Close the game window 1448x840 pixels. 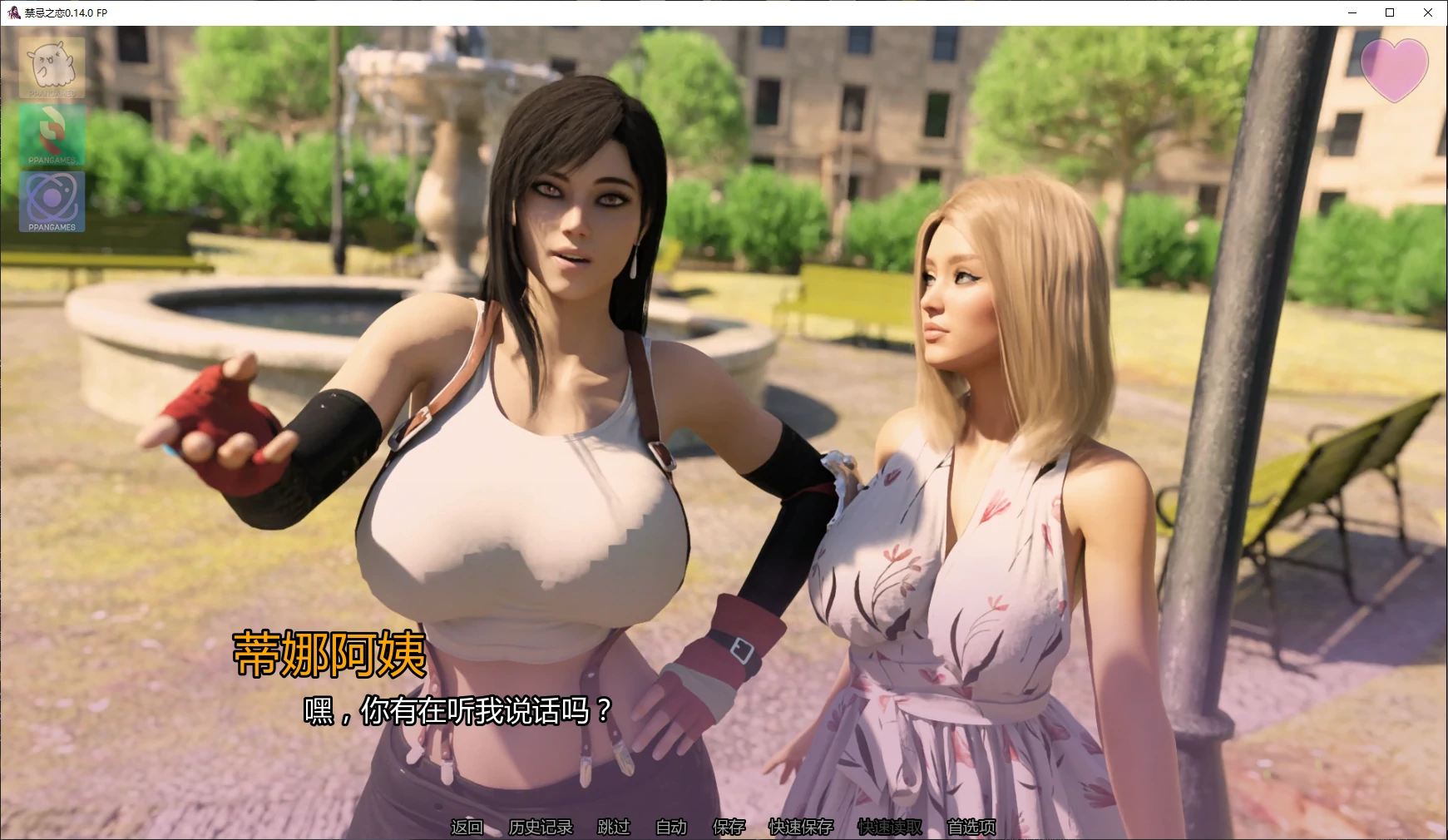[1428, 12]
